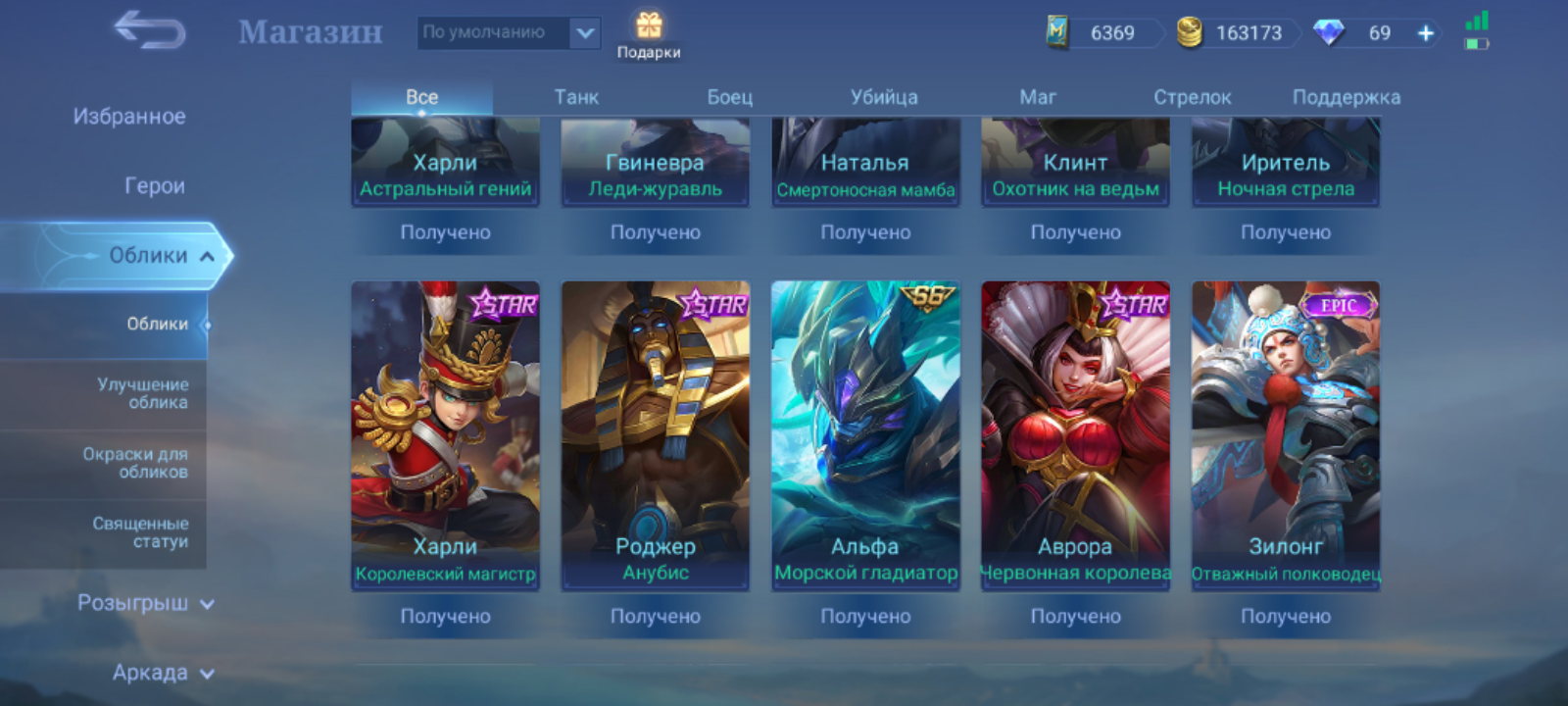This screenshot has width=1568, height=706.
Task: Filter skins by Стрелок
Action: pos(1192,97)
